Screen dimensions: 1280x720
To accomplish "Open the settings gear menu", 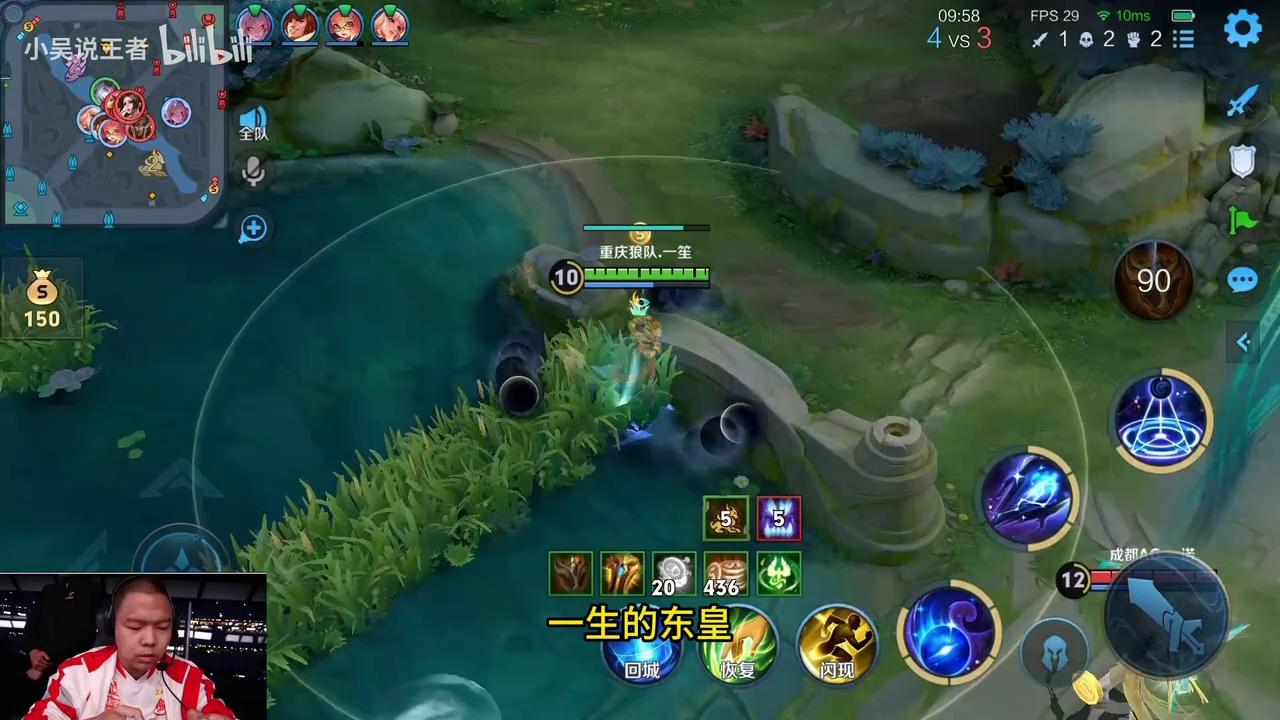I will pyautogui.click(x=1243, y=29).
